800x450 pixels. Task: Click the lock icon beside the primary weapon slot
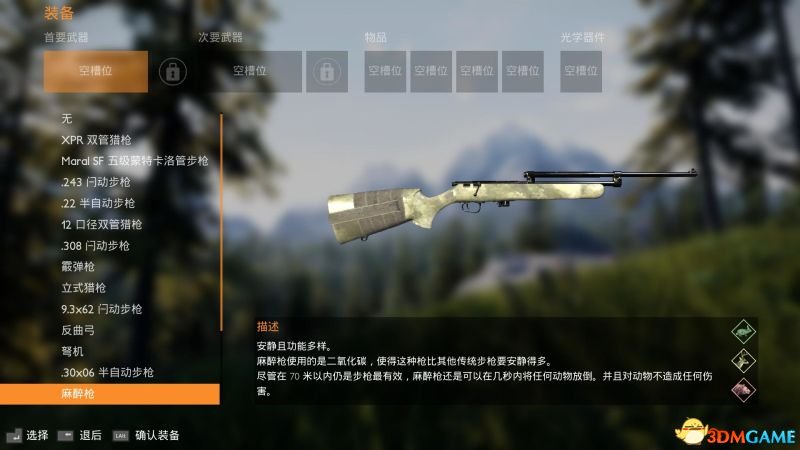[173, 71]
